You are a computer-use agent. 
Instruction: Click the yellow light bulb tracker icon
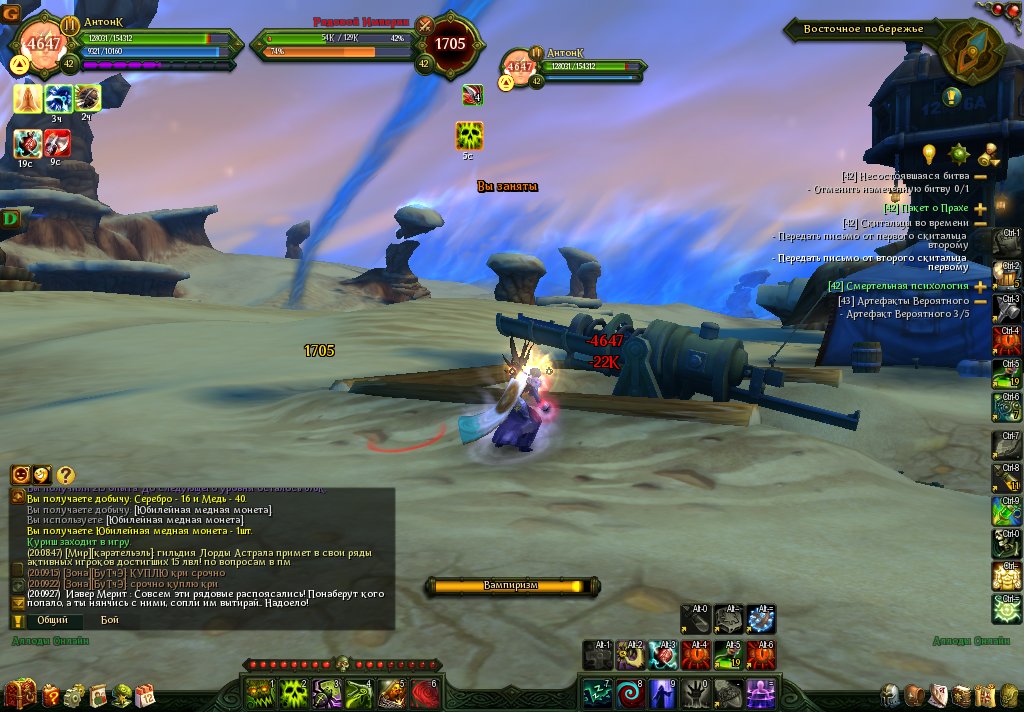pos(929,153)
